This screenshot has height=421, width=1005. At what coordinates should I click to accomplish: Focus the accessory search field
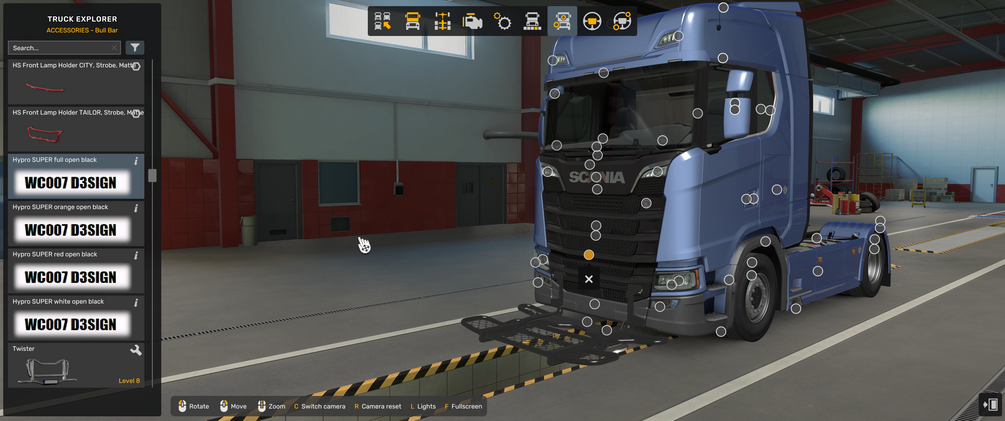click(x=62, y=48)
